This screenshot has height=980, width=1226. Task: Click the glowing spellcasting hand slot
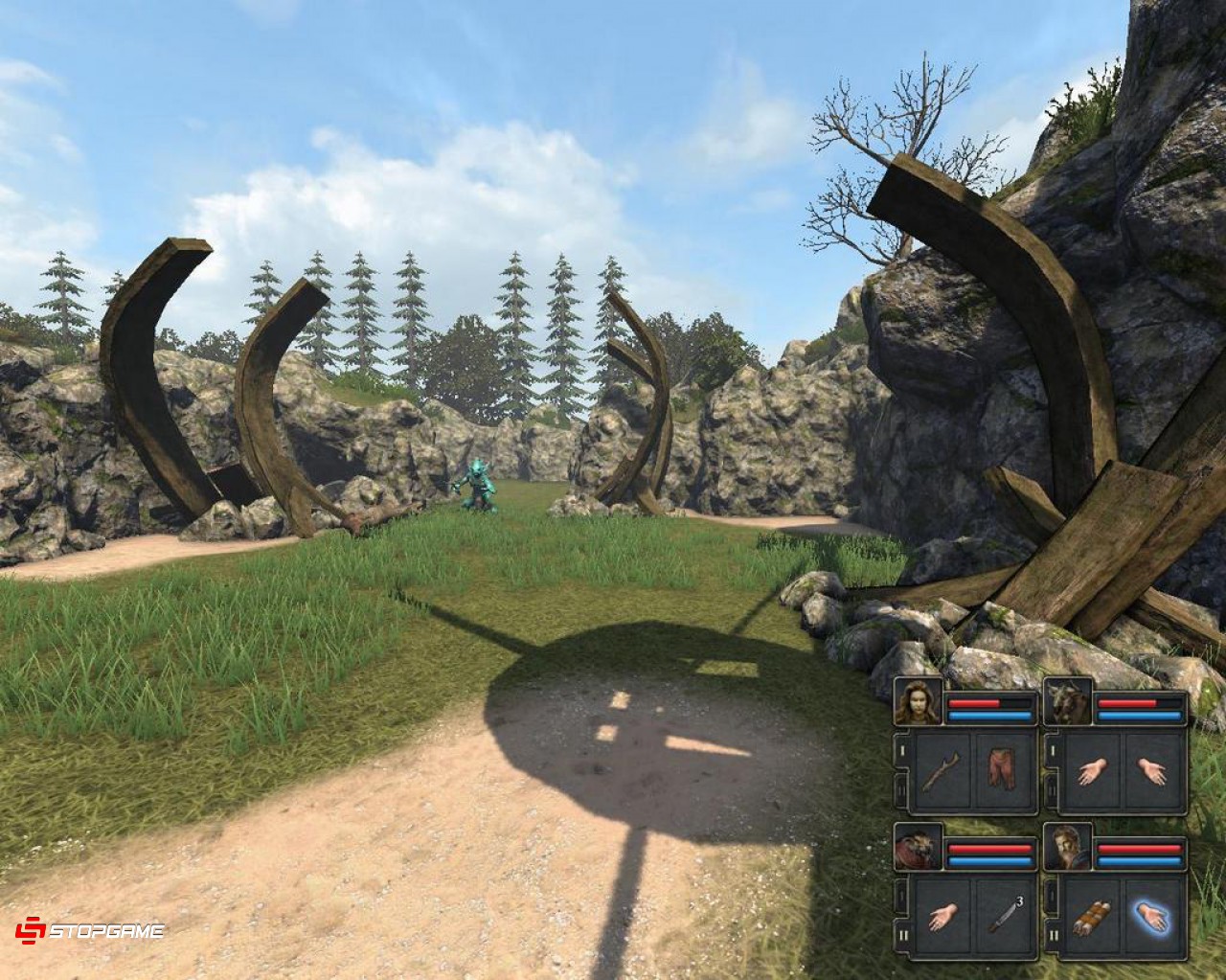[1153, 917]
